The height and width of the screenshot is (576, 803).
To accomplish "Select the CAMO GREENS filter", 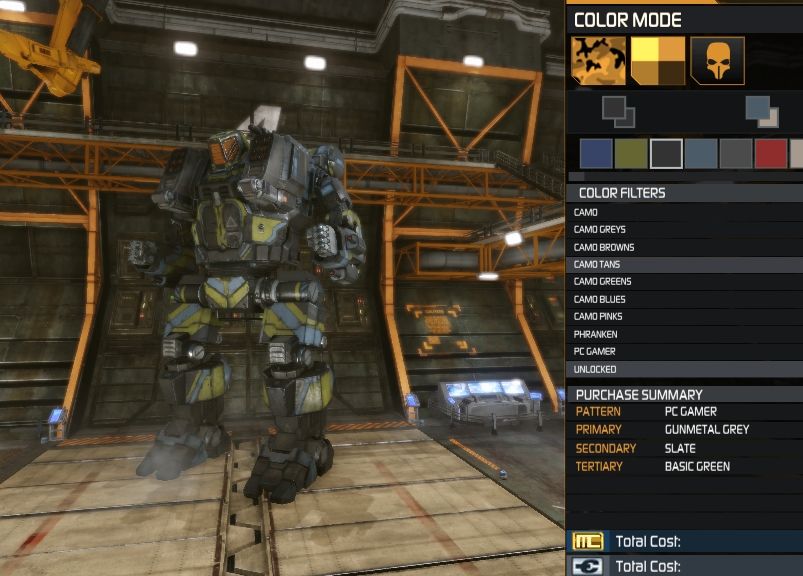I will [602, 282].
